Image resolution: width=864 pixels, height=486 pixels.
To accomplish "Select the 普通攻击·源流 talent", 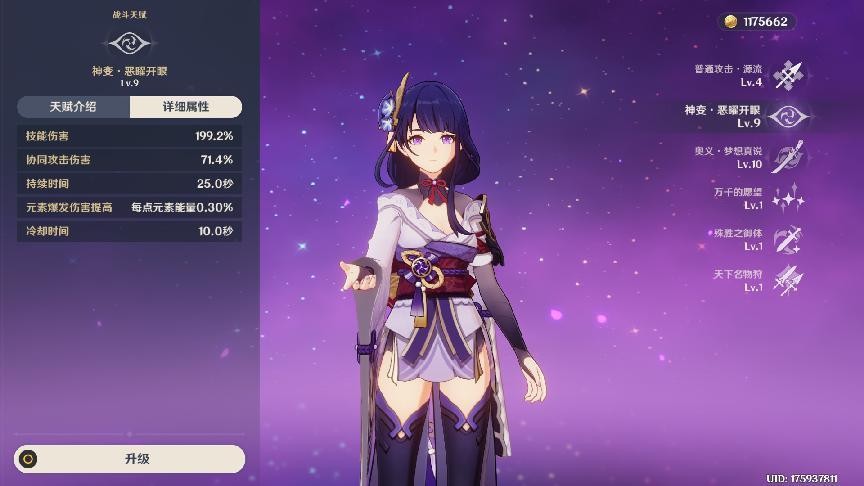I will 788,74.
